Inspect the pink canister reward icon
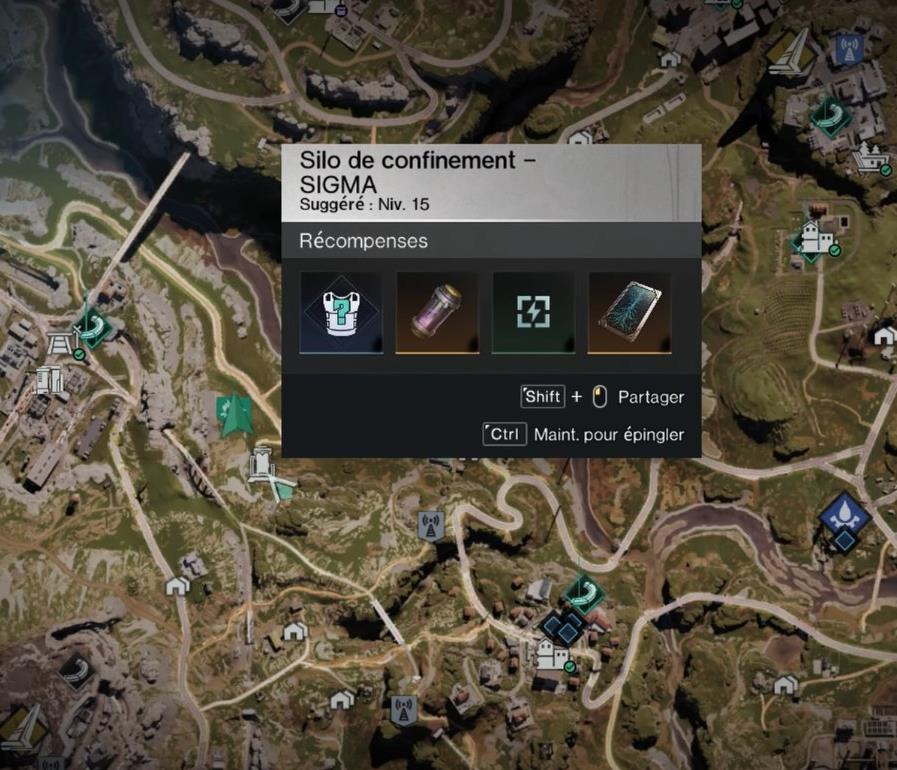 pos(438,312)
